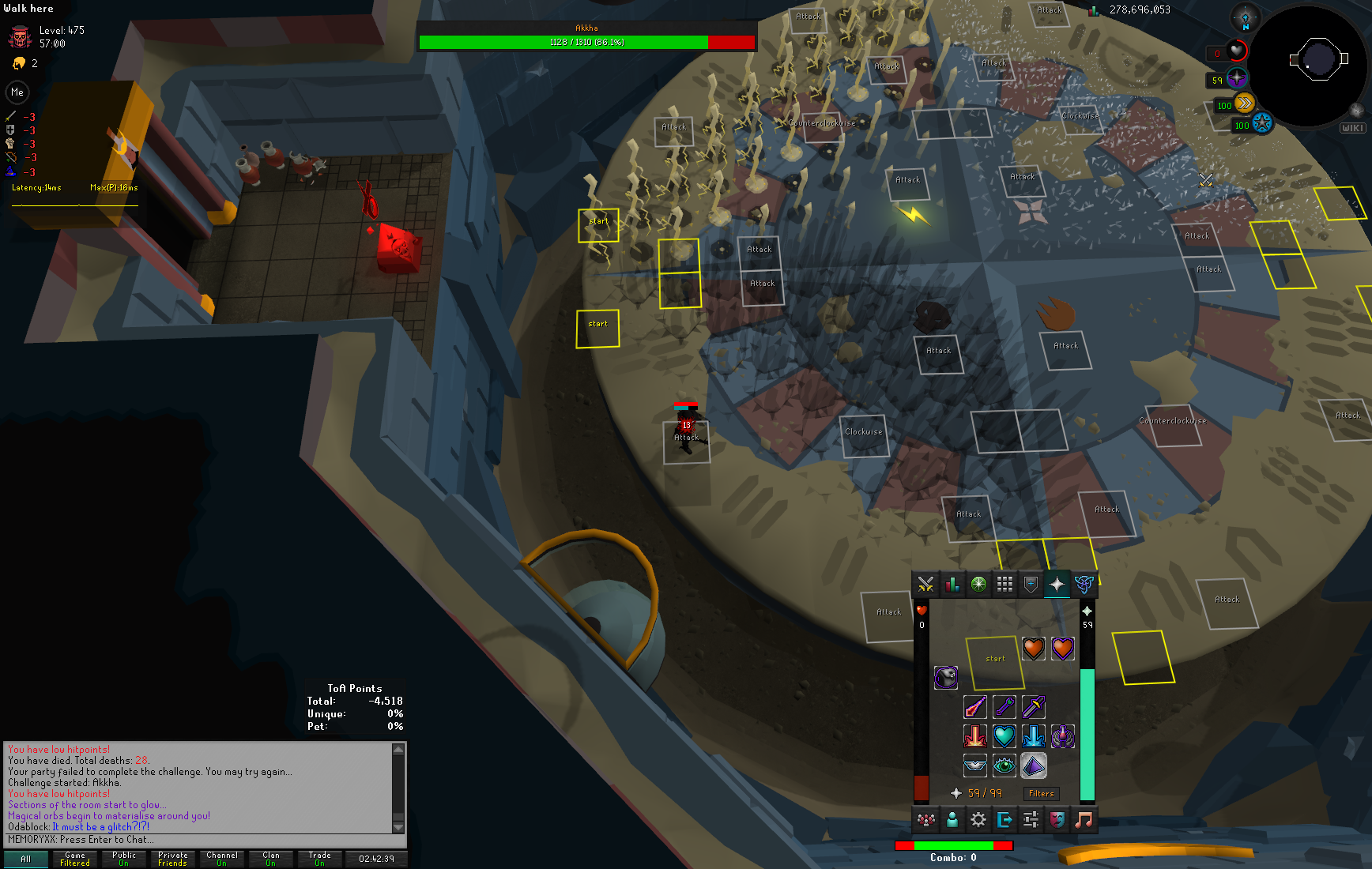Screen dimensions: 1372x869
Task: Open the Logout tab
Action: [1004, 820]
